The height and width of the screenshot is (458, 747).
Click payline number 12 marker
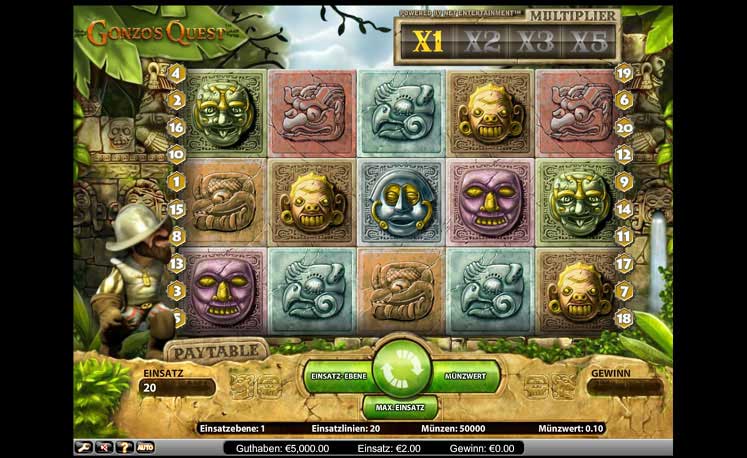click(x=623, y=155)
